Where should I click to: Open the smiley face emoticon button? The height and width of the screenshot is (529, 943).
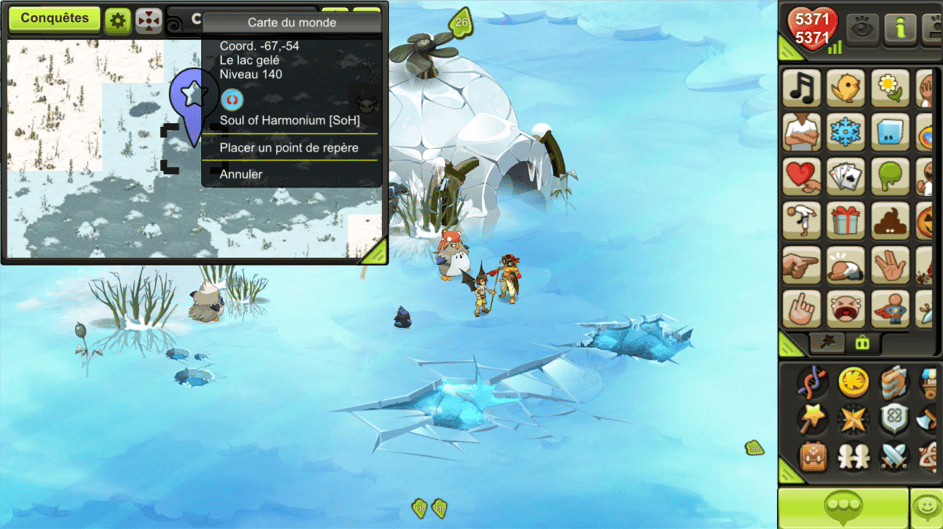click(928, 507)
